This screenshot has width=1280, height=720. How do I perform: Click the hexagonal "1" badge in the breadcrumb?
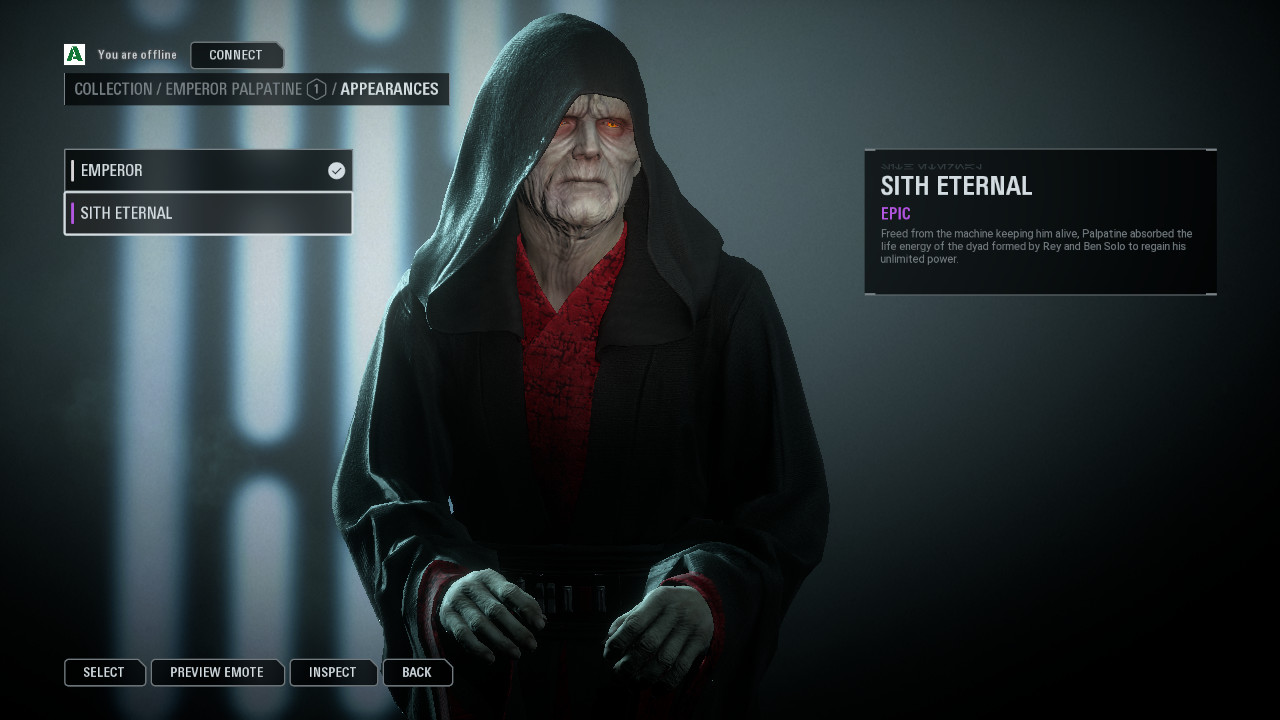(315, 89)
